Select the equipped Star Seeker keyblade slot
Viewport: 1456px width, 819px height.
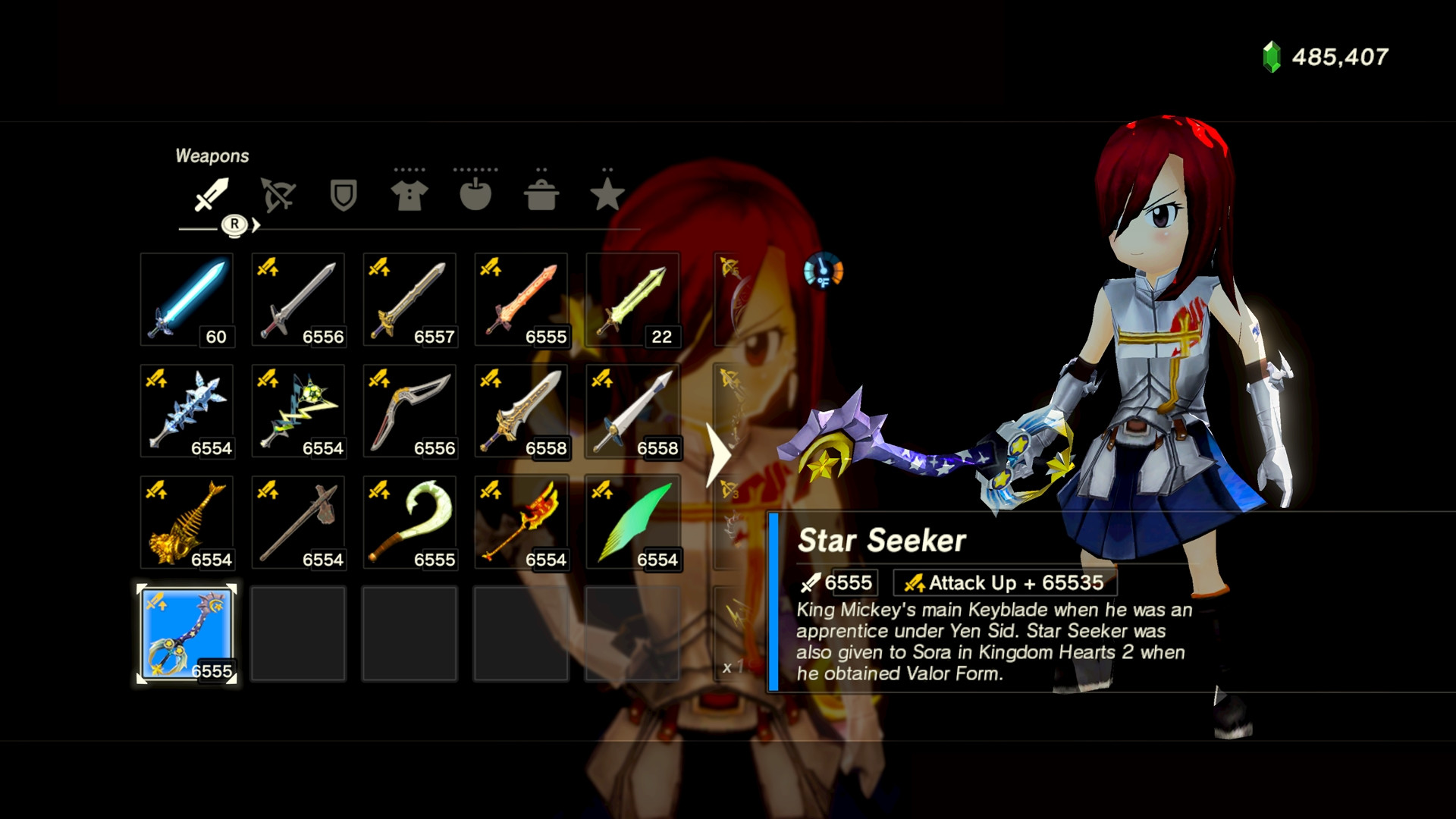pos(187,635)
